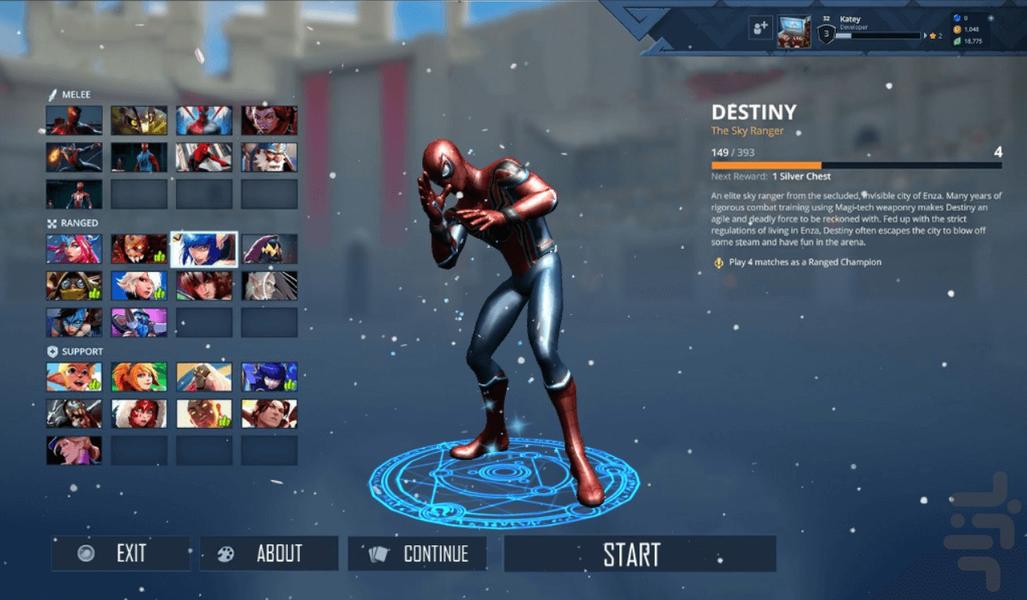This screenshot has height=600, width=1027.
Task: Open the add friend icon
Action: pyautogui.click(x=760, y=28)
